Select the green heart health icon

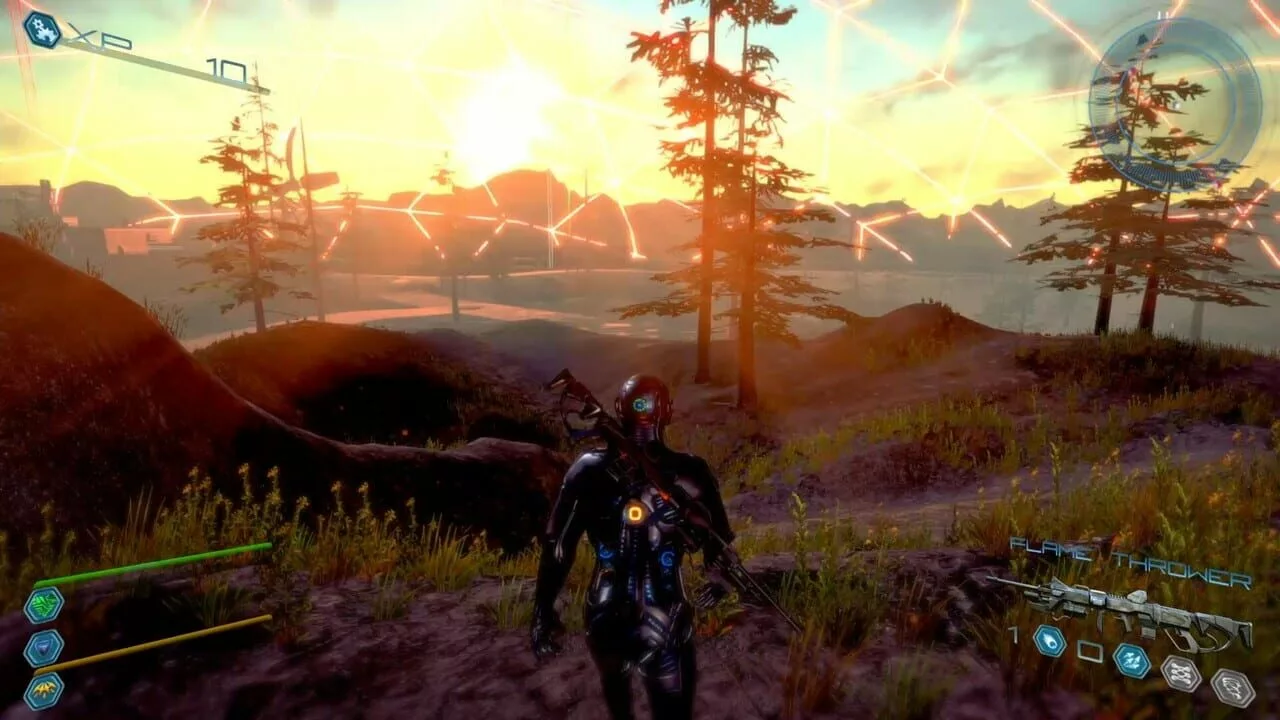(x=44, y=605)
